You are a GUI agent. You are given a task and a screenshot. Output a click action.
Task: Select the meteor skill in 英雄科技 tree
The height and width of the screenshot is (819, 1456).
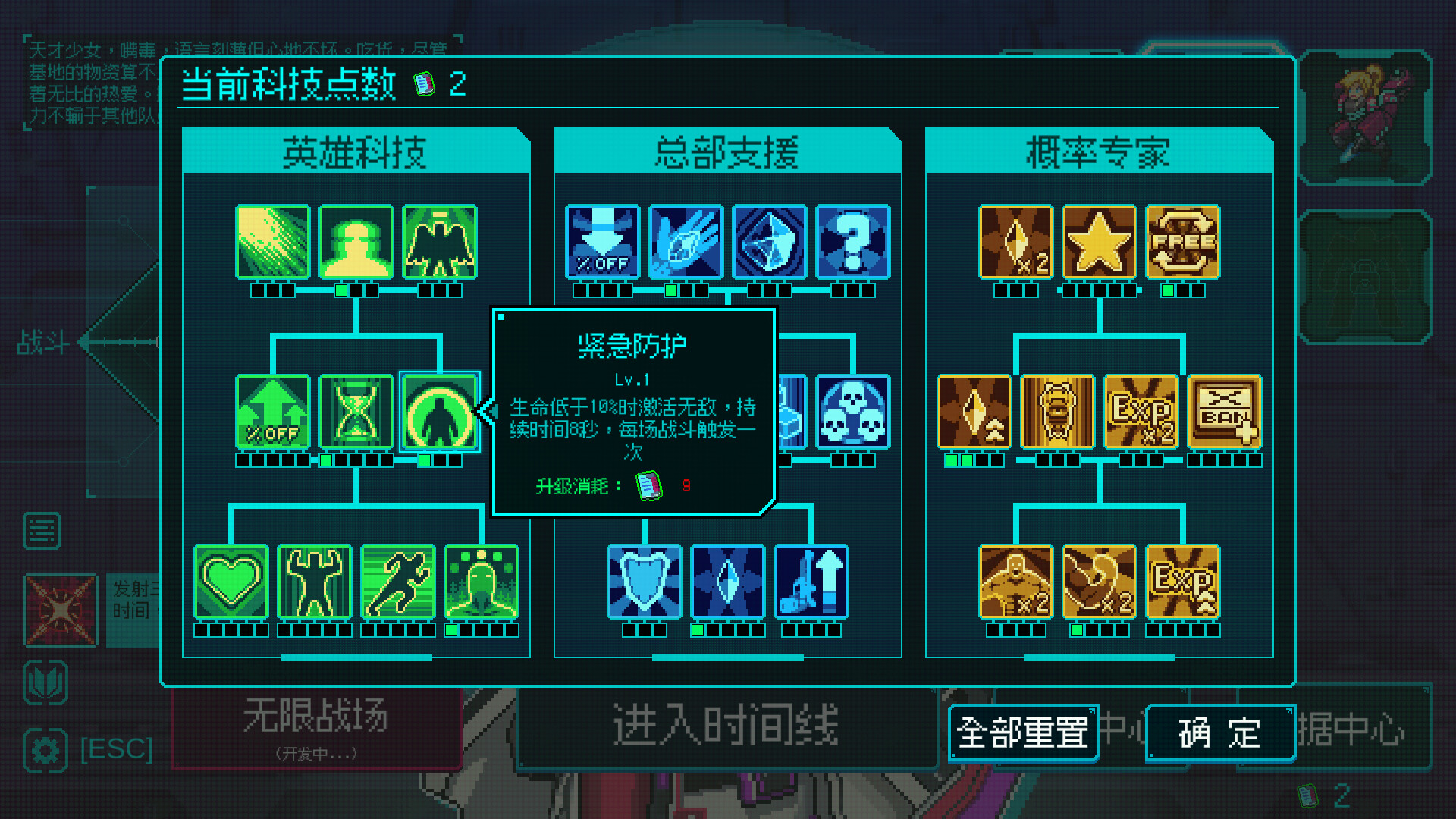pyautogui.click(x=272, y=243)
